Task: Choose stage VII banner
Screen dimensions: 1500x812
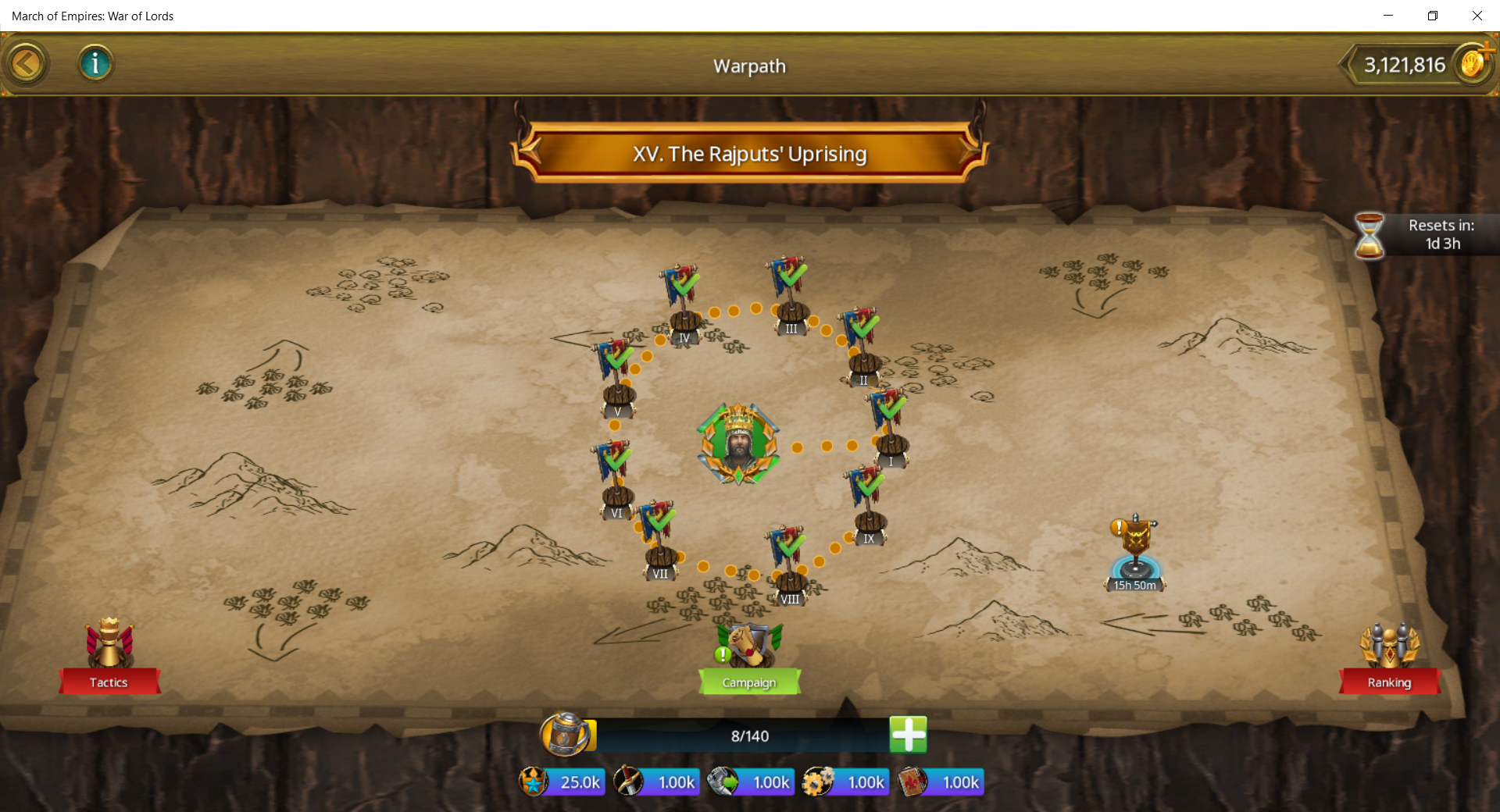Action: point(659,540)
